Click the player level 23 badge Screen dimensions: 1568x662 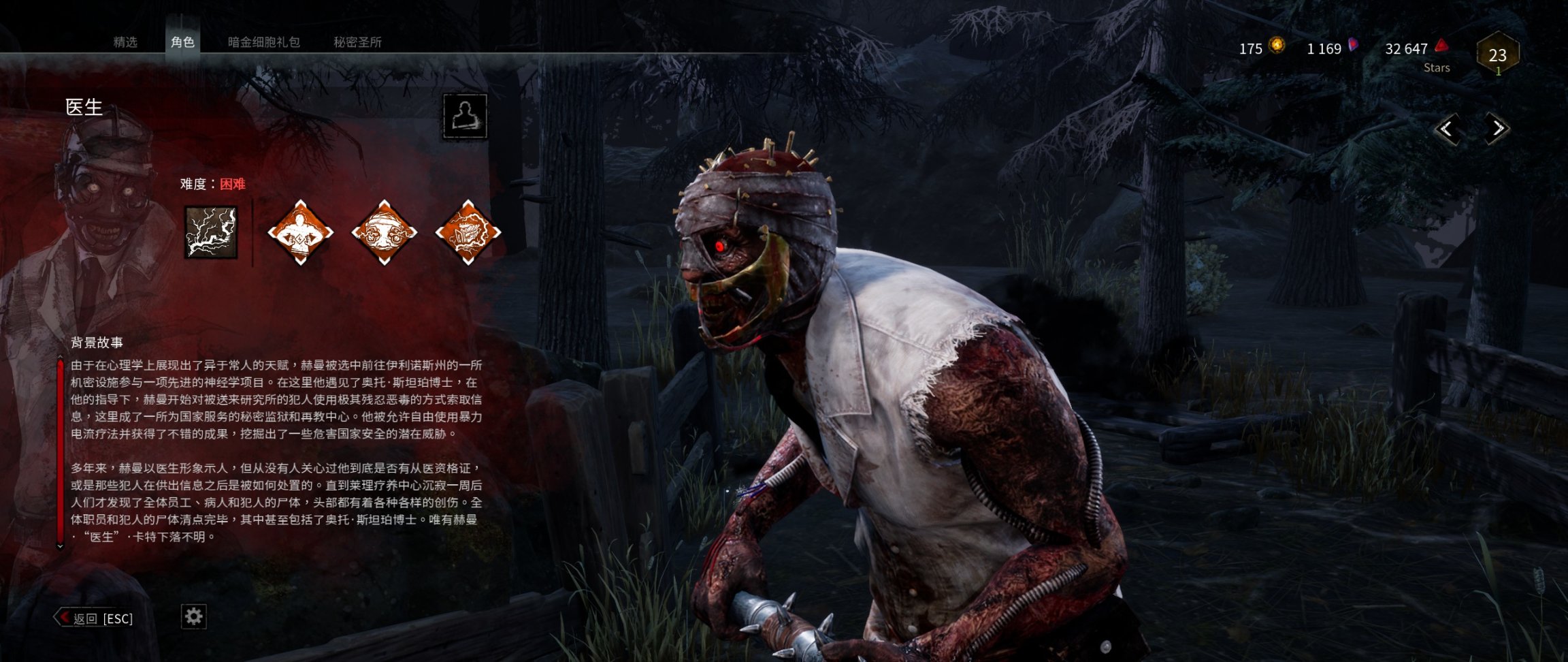point(1497,54)
